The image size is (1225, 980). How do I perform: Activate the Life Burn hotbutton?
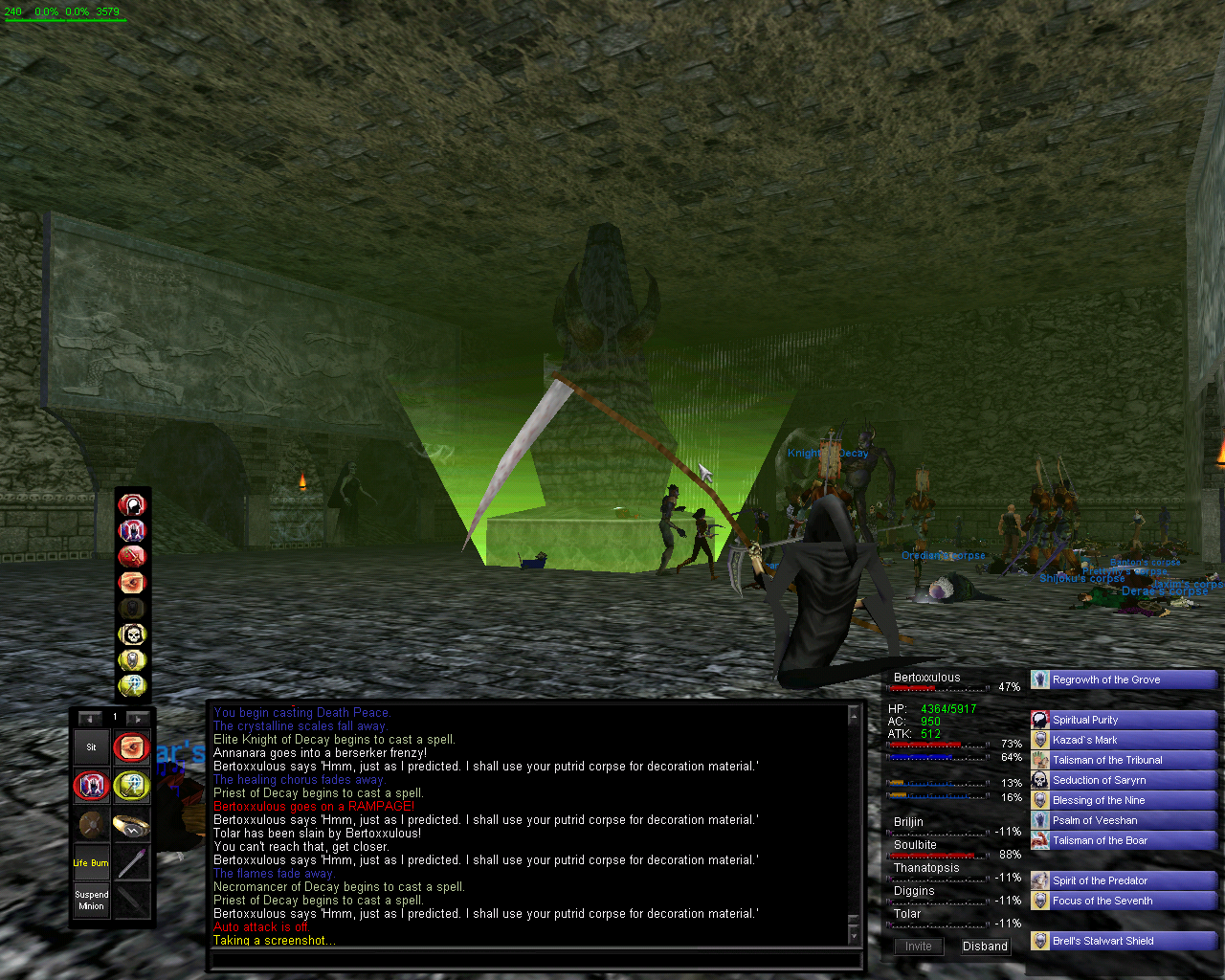(91, 862)
